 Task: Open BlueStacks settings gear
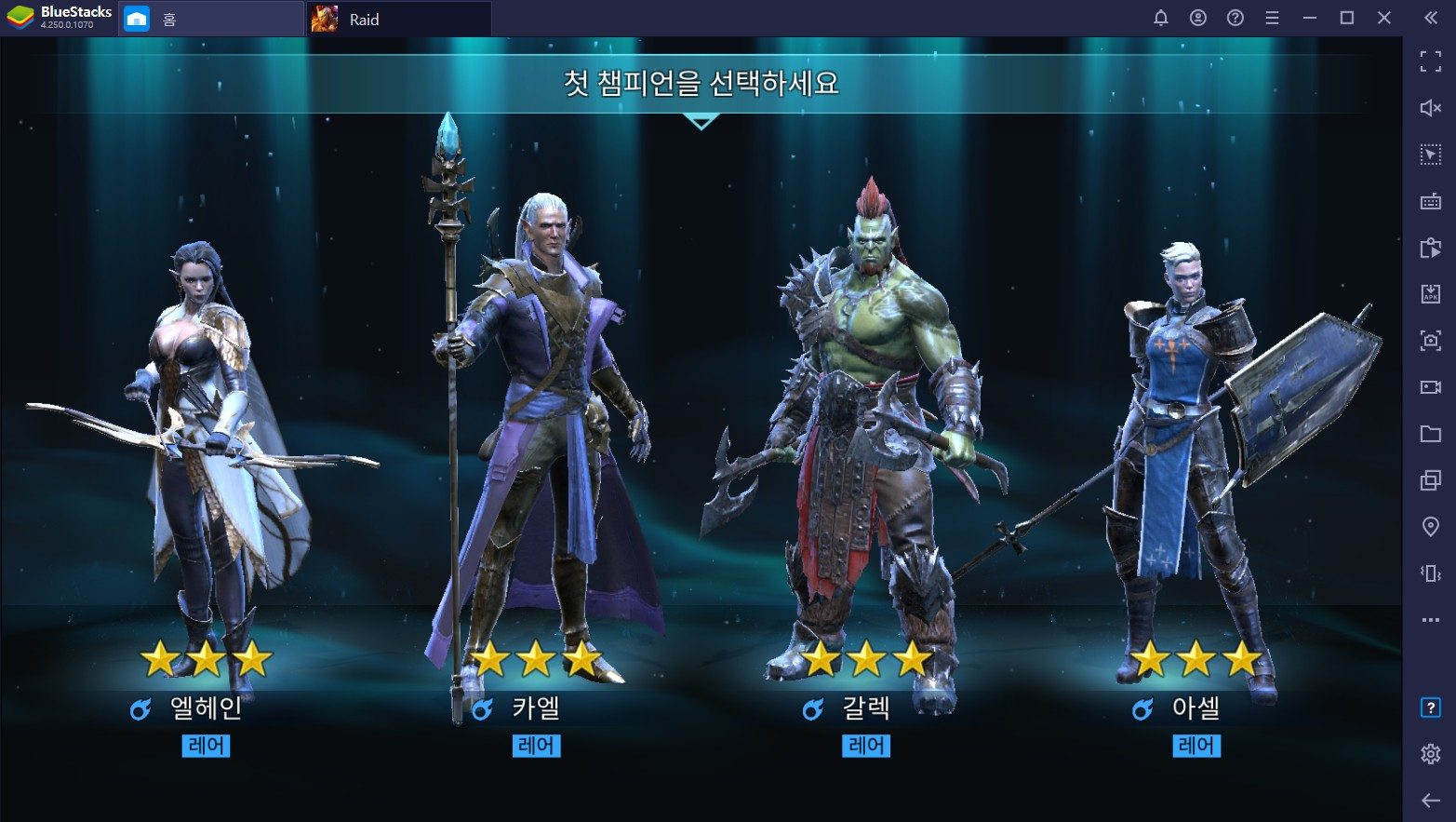1430,754
